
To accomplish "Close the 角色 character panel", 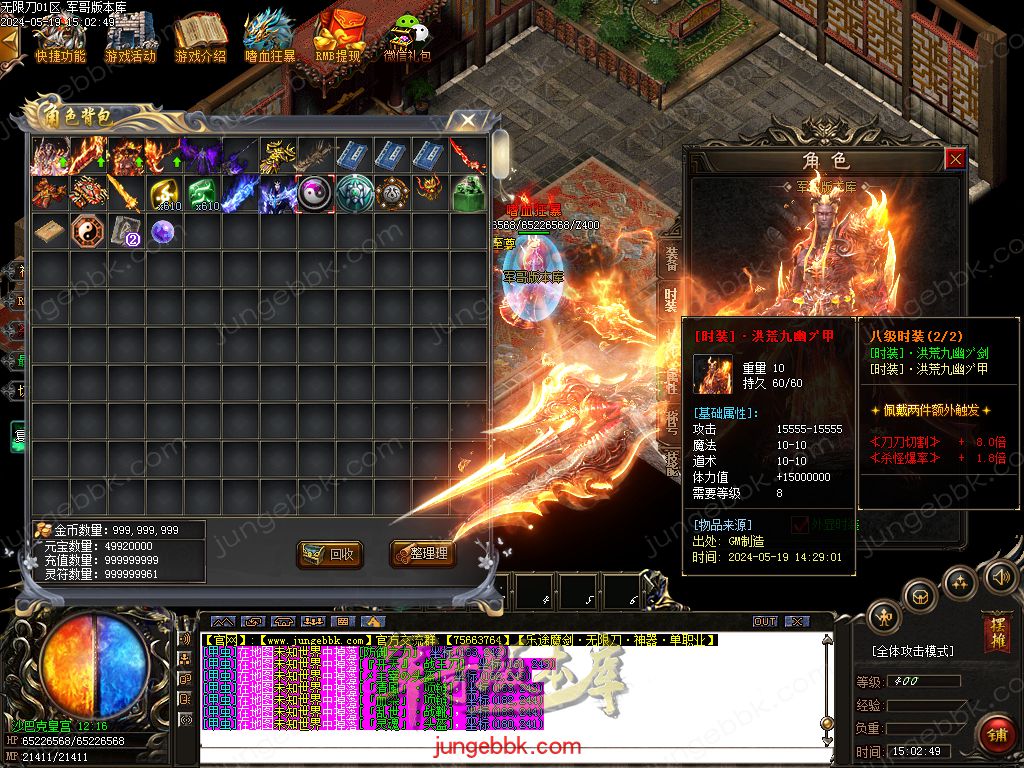I will (x=955, y=159).
